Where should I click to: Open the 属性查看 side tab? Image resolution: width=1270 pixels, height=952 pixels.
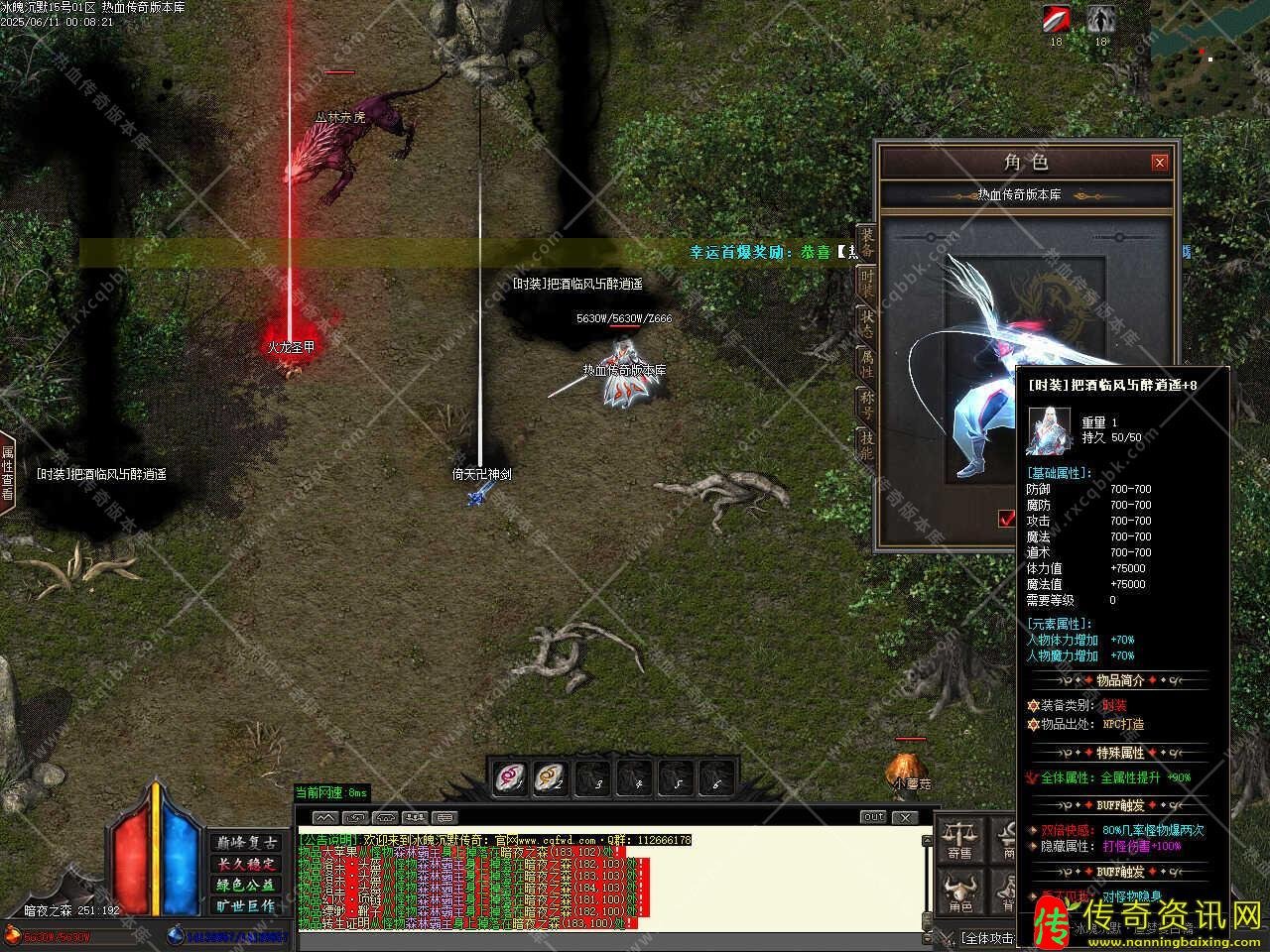click(8, 474)
